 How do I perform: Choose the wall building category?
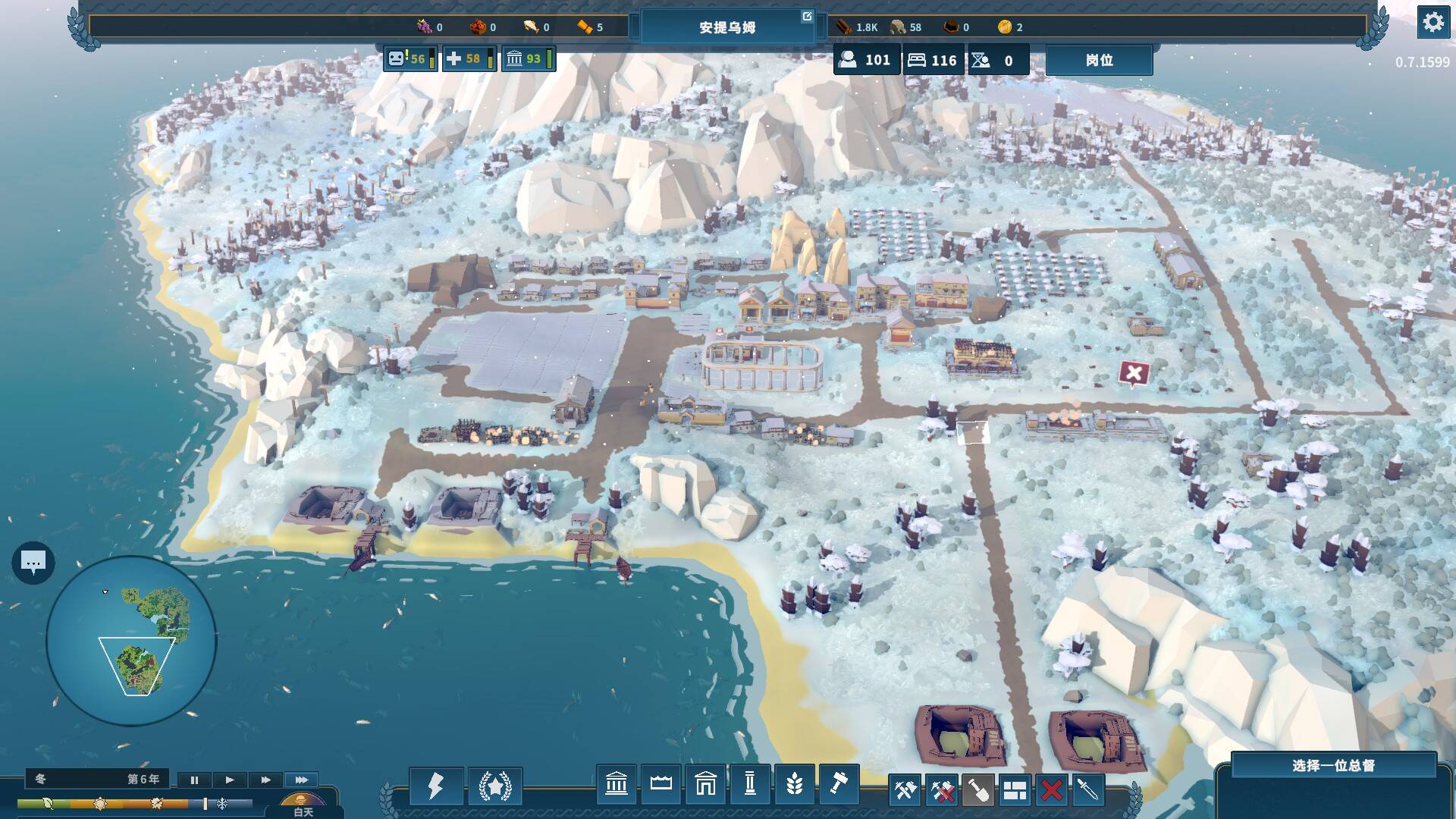(661, 784)
